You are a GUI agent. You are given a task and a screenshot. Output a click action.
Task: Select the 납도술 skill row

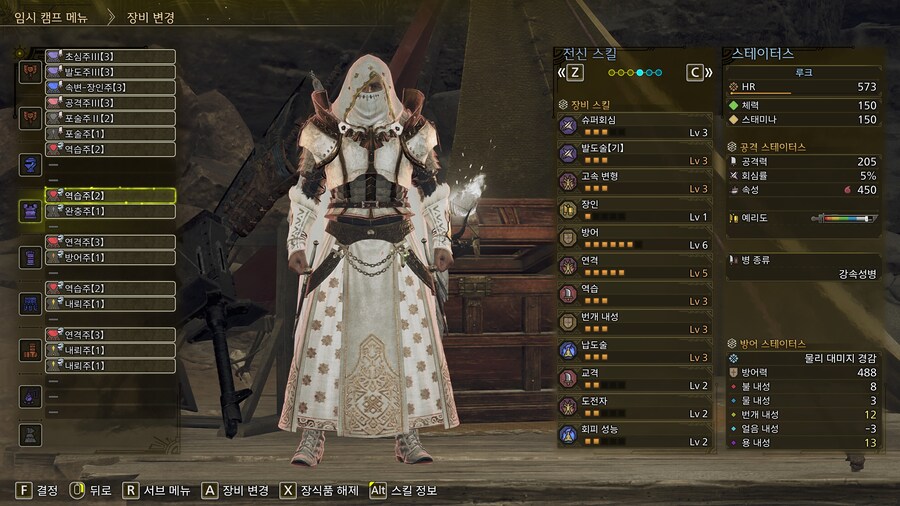point(635,350)
